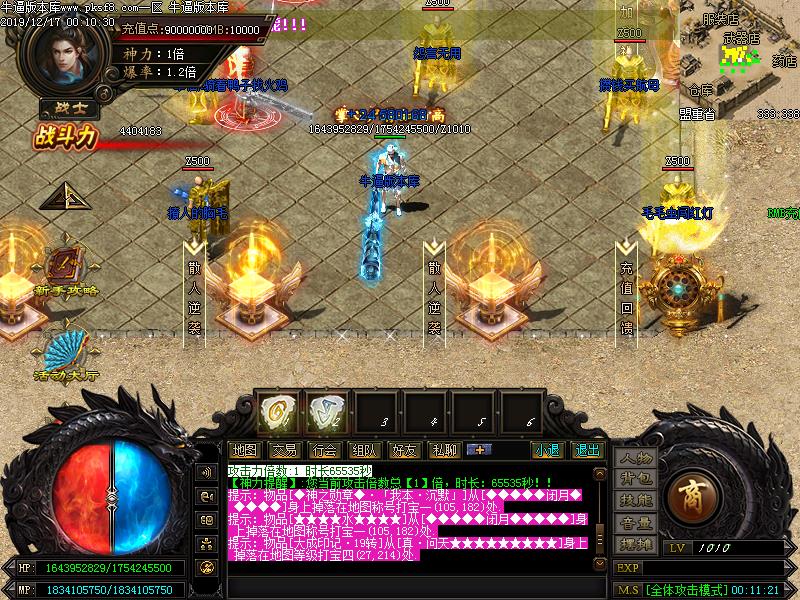The image size is (800, 600).
Task: Open the 行会 (Guild) panel
Action: pyautogui.click(x=323, y=450)
